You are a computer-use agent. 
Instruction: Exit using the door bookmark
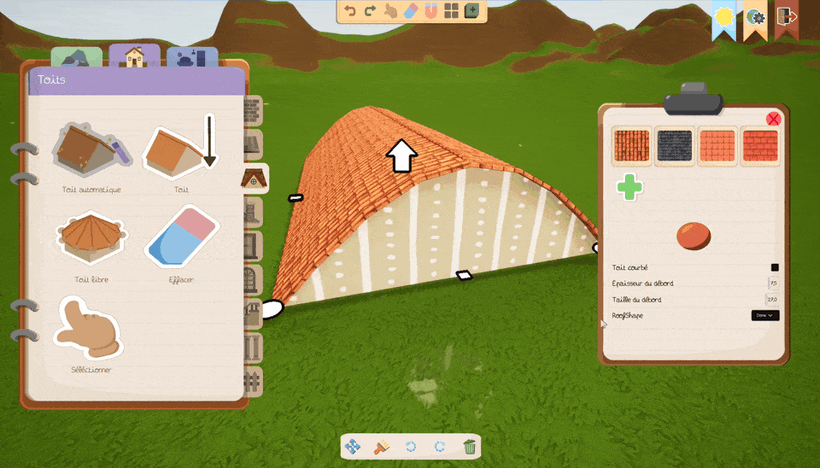coord(786,17)
